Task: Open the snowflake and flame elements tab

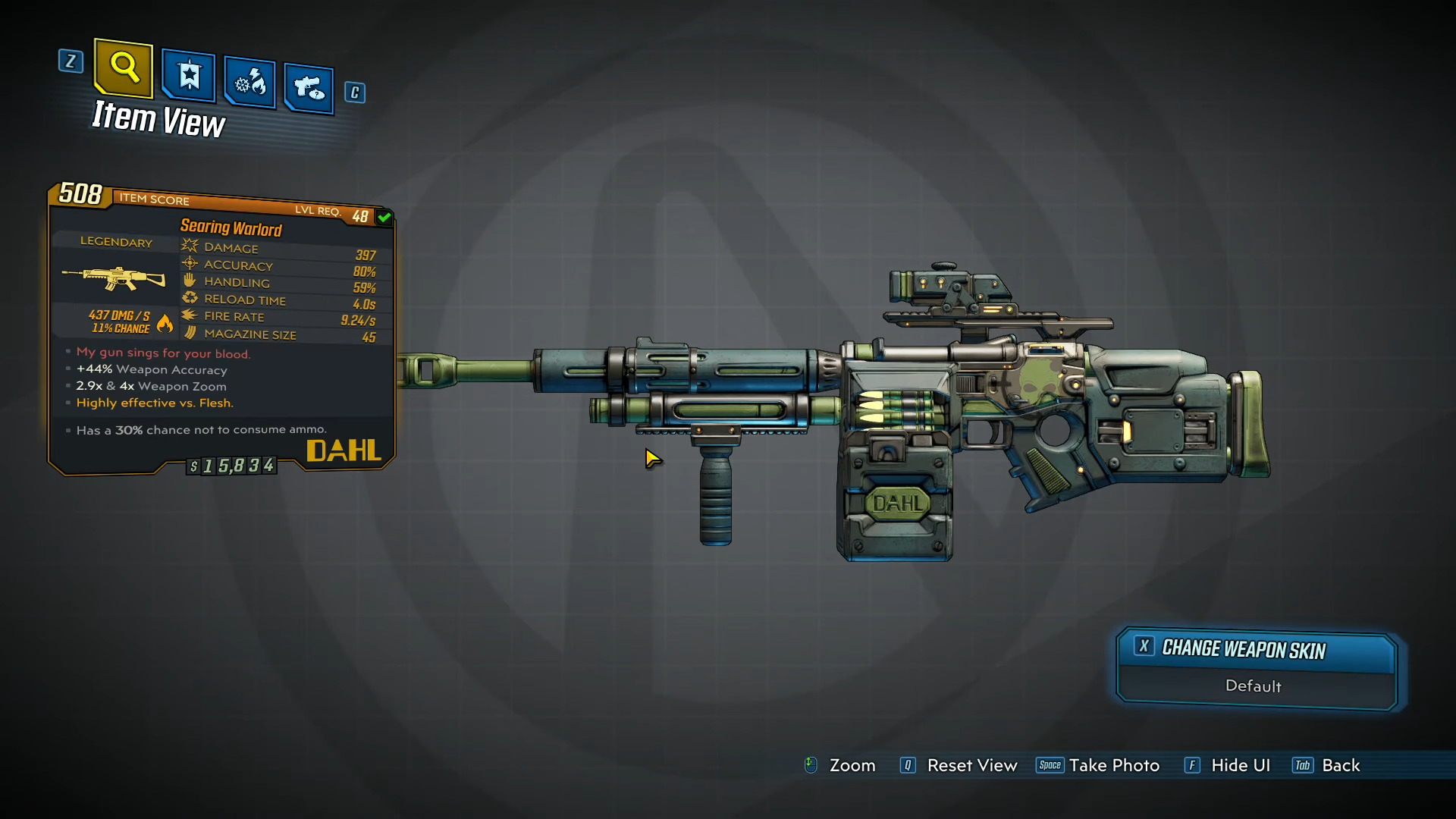Action: [x=250, y=82]
